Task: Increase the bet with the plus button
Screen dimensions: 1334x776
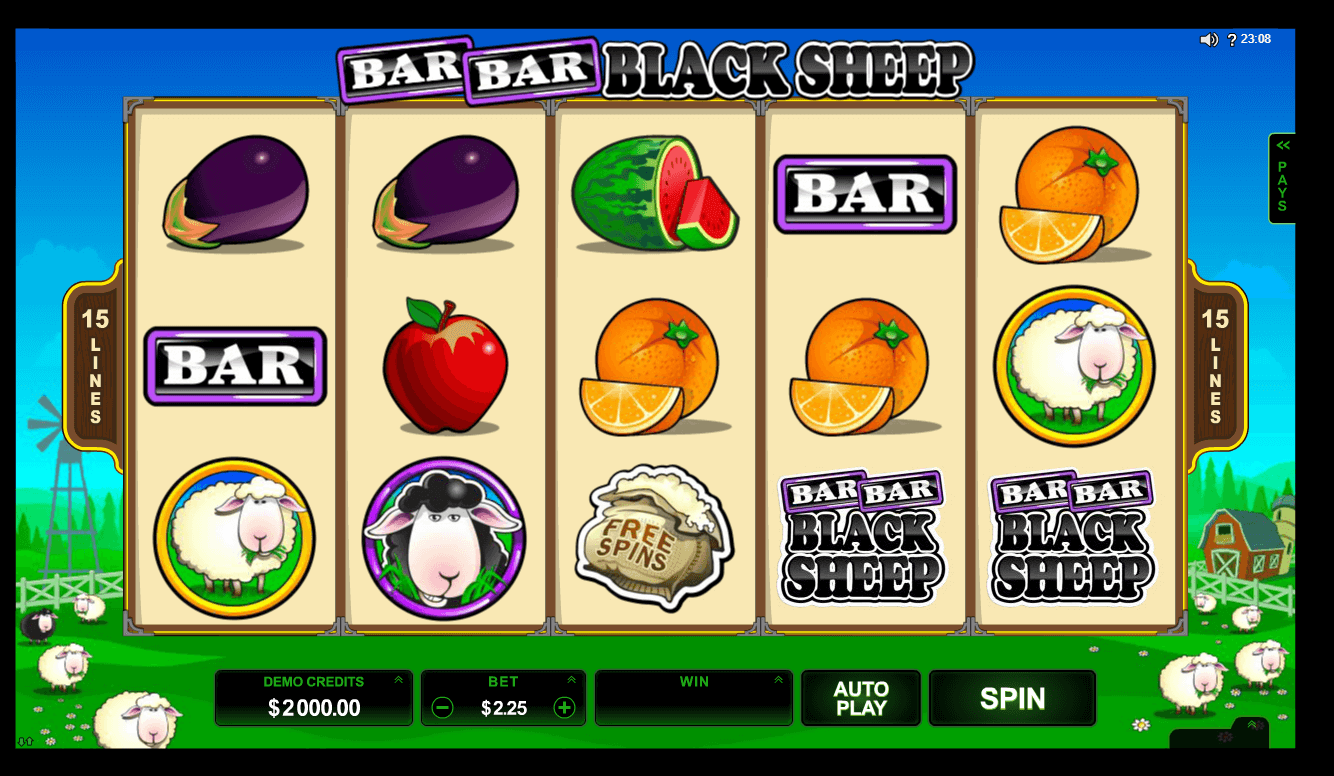Action: click(x=564, y=708)
